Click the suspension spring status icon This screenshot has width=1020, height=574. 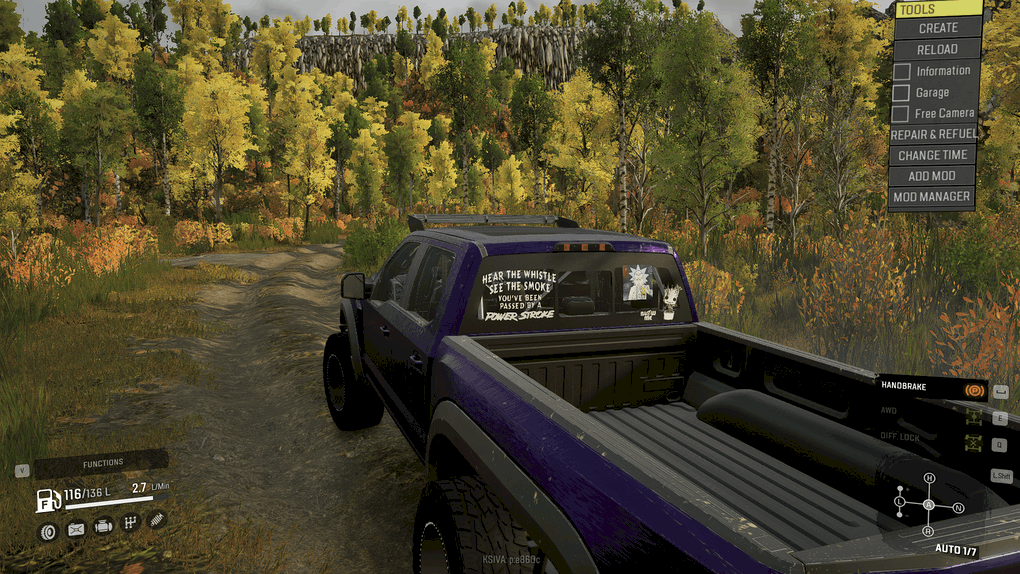157,519
